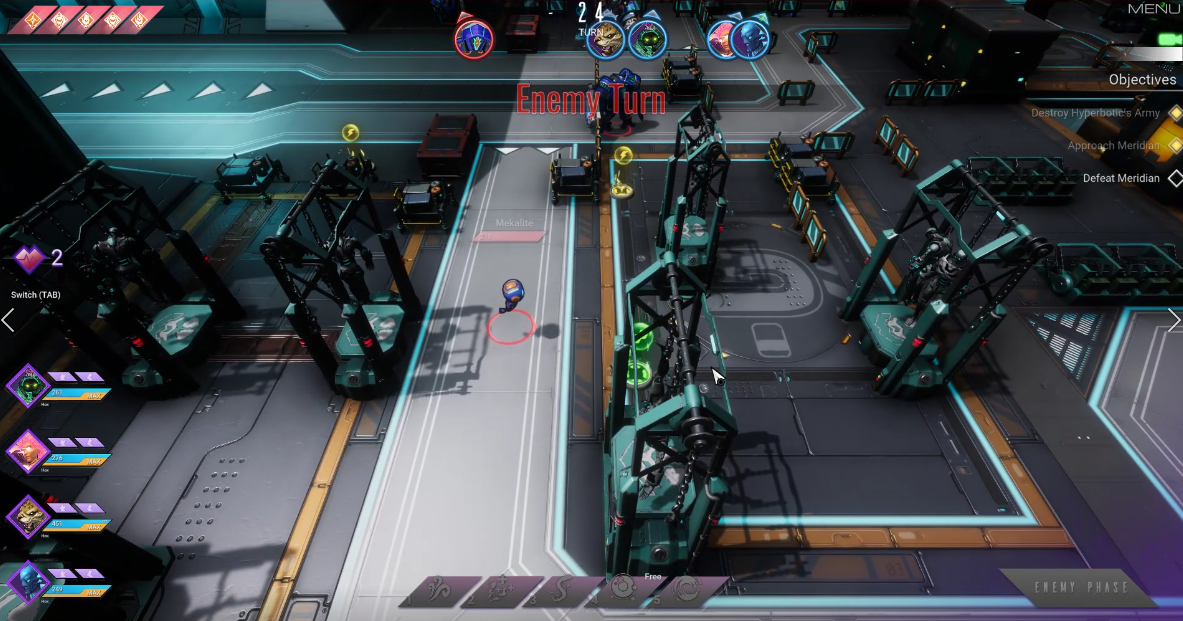Switch to the next character with the right arrow
This screenshot has width=1183, height=621.
tap(1174, 320)
